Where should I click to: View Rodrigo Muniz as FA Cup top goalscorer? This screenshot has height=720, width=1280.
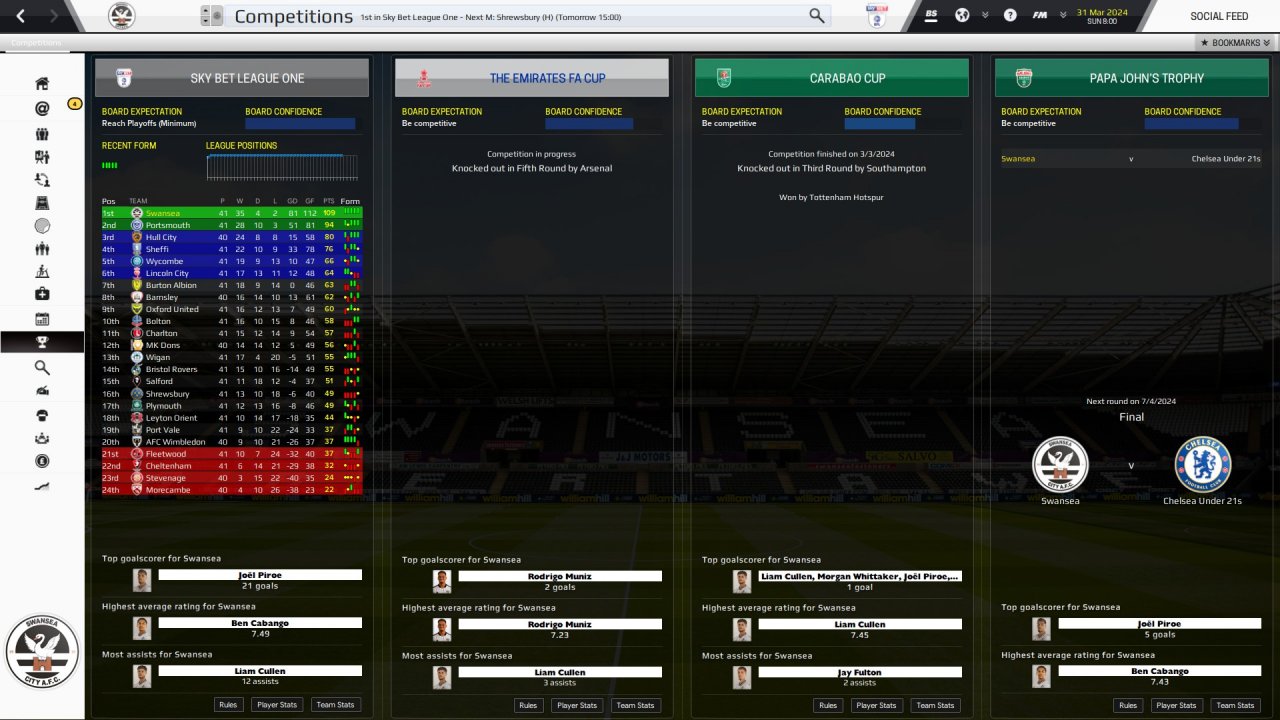pos(560,576)
